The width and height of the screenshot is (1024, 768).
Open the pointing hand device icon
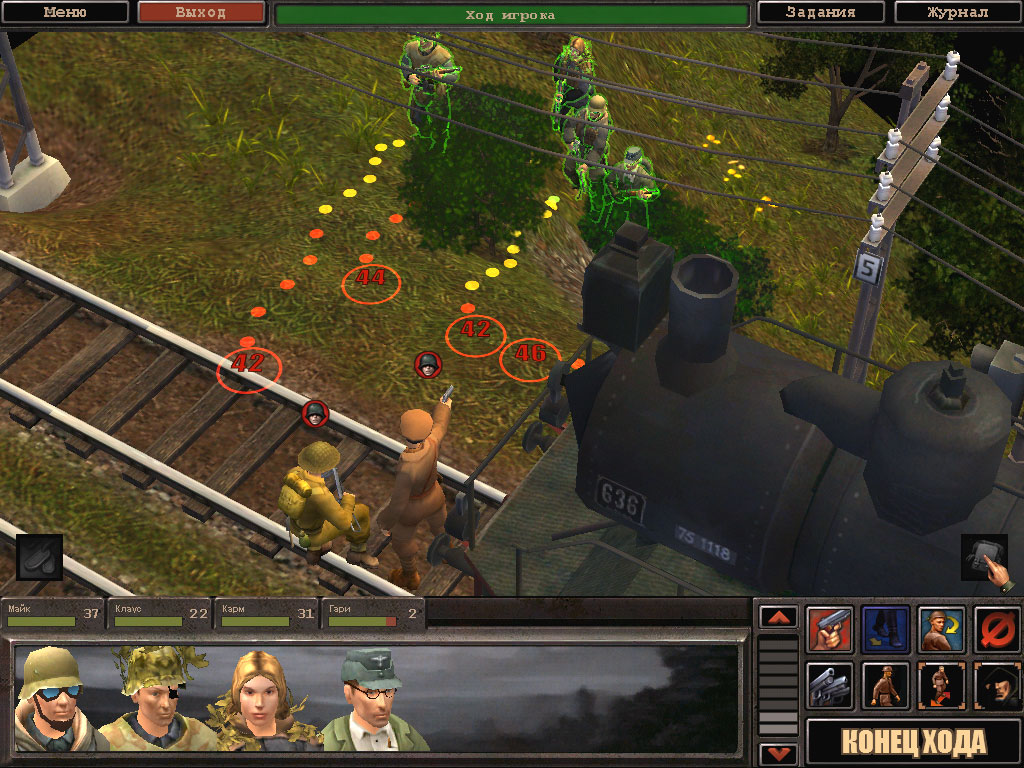(985, 558)
